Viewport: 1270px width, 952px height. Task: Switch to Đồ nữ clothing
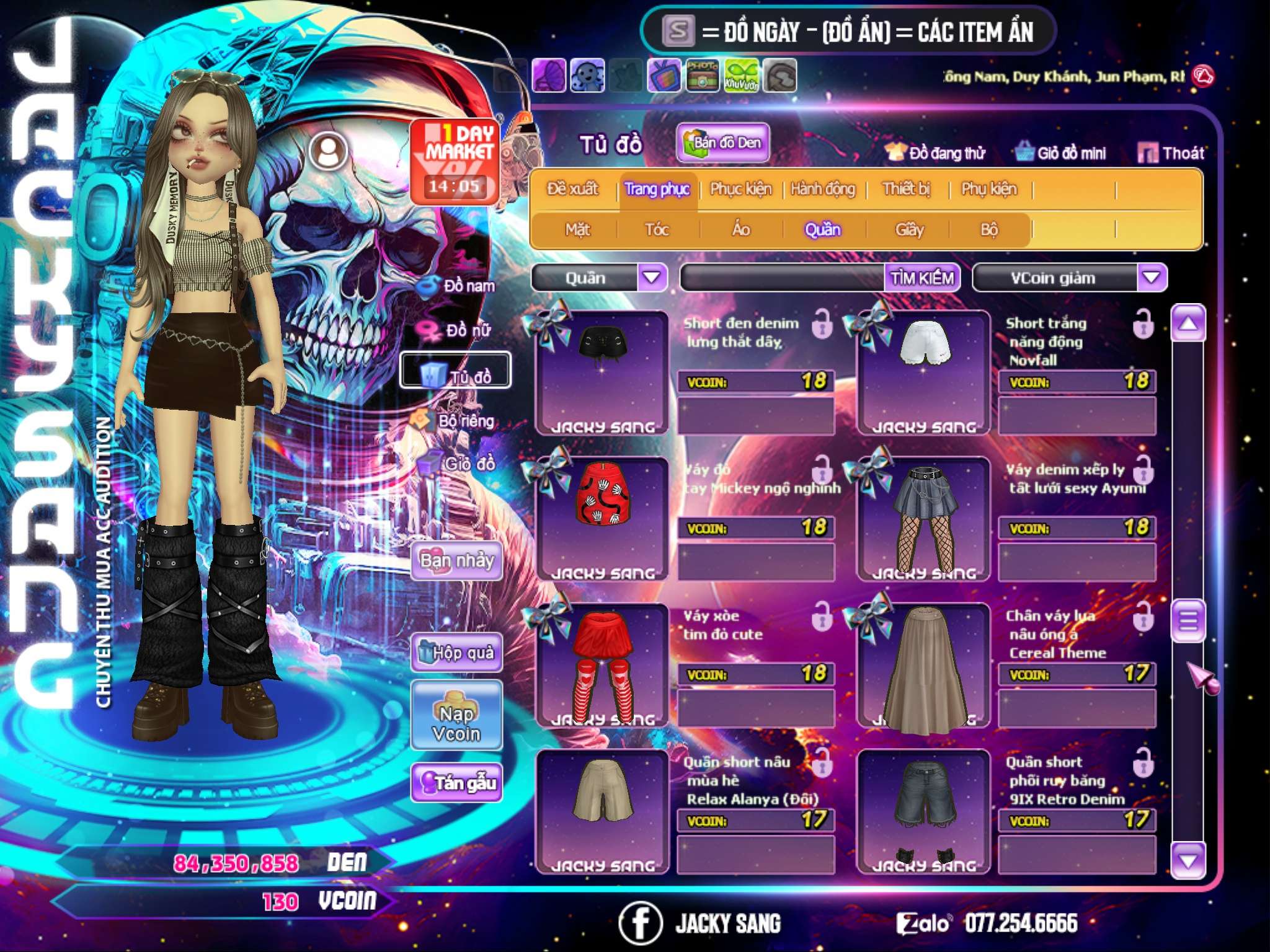coord(458,330)
